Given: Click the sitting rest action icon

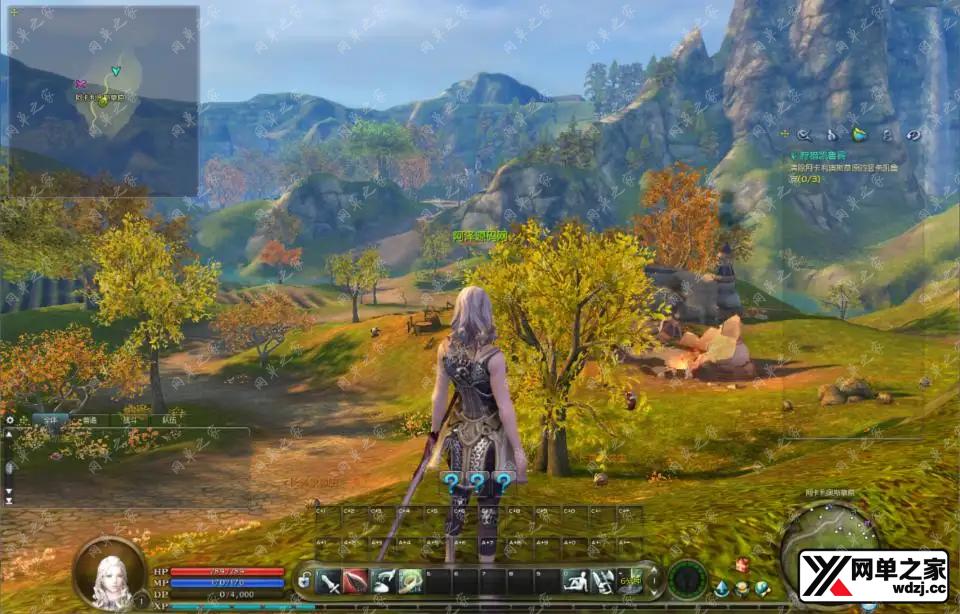Looking at the screenshot, I should [575, 581].
